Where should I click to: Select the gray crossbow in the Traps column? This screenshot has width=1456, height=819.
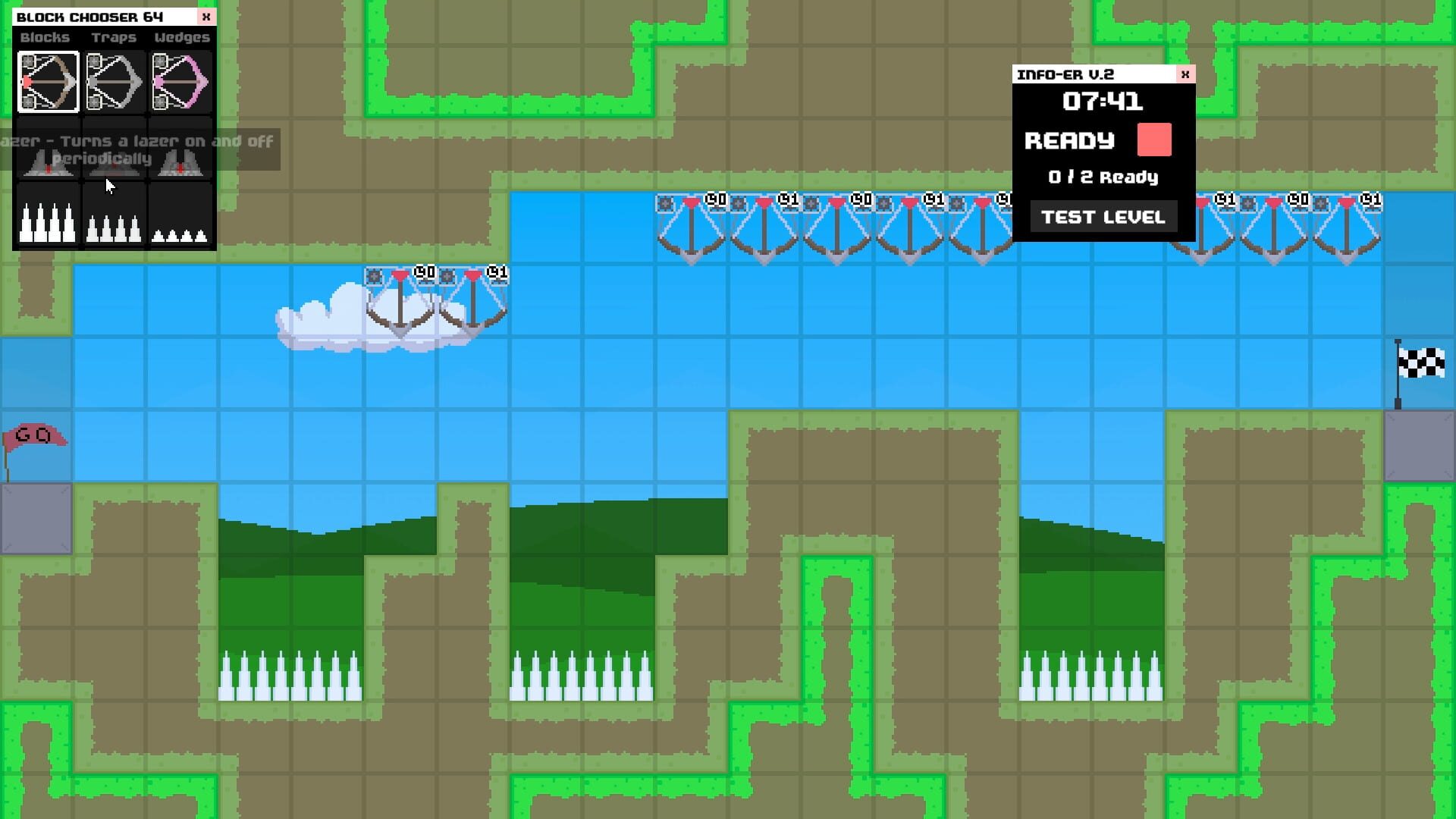(x=115, y=82)
